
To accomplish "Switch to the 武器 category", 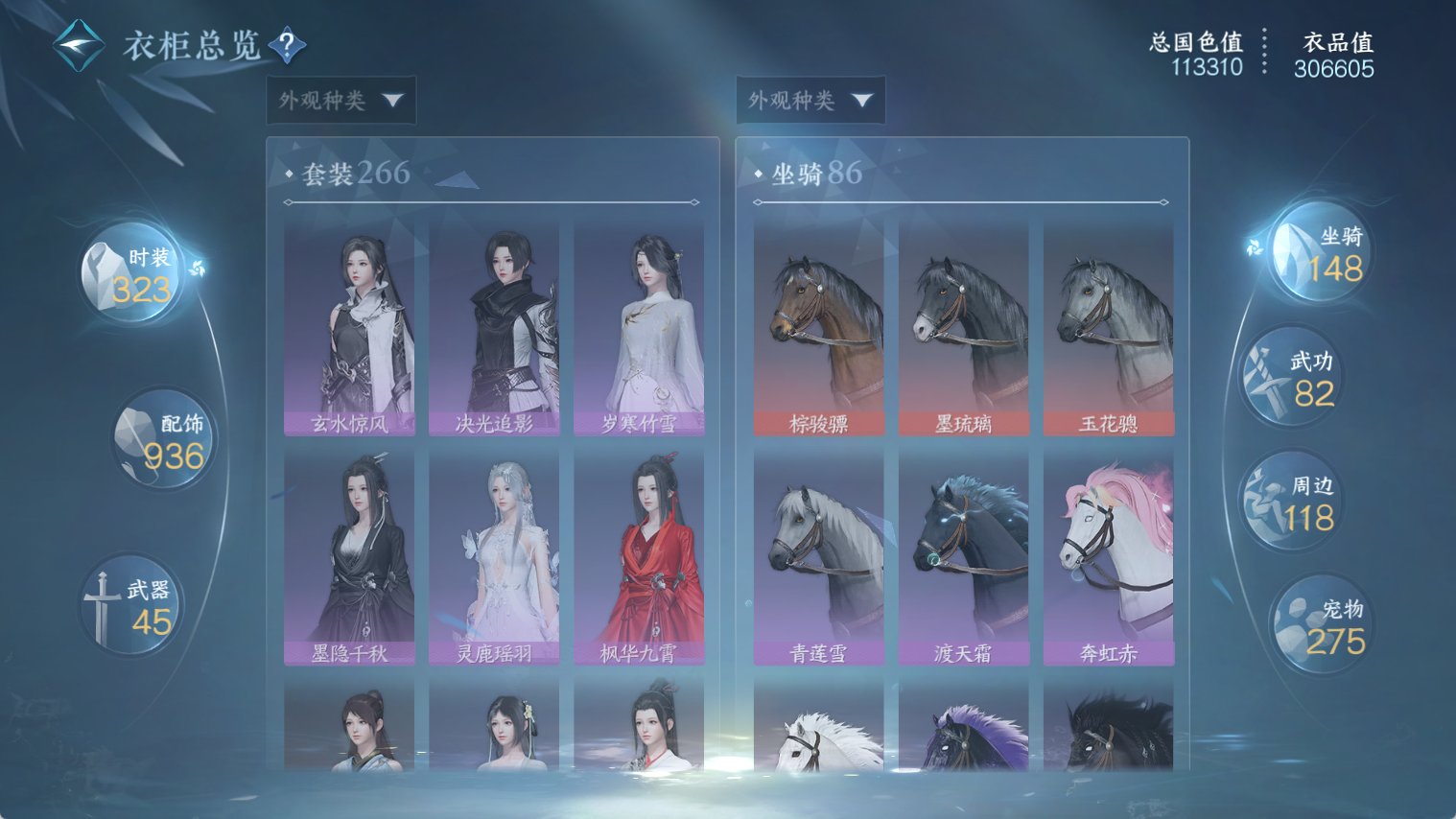I will (130, 606).
